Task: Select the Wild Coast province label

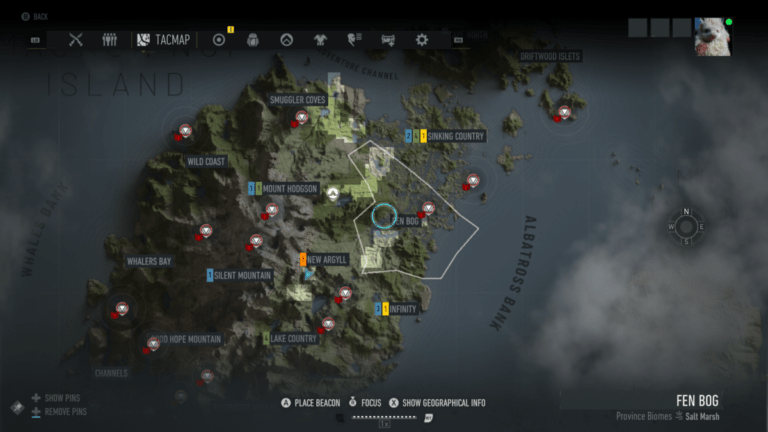Action: click(206, 161)
